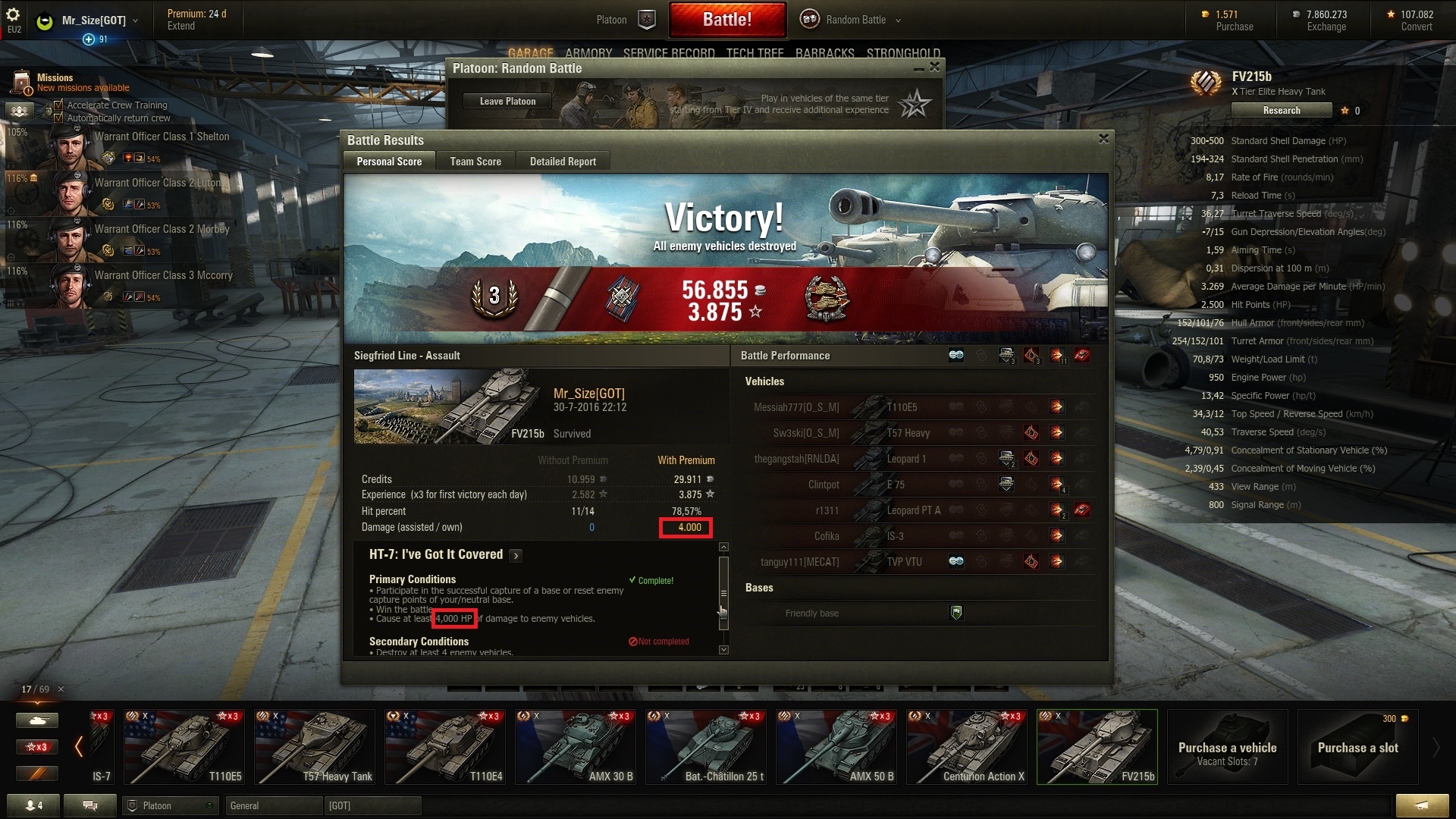
Task: Close the Battle Results window
Action: 1103,139
